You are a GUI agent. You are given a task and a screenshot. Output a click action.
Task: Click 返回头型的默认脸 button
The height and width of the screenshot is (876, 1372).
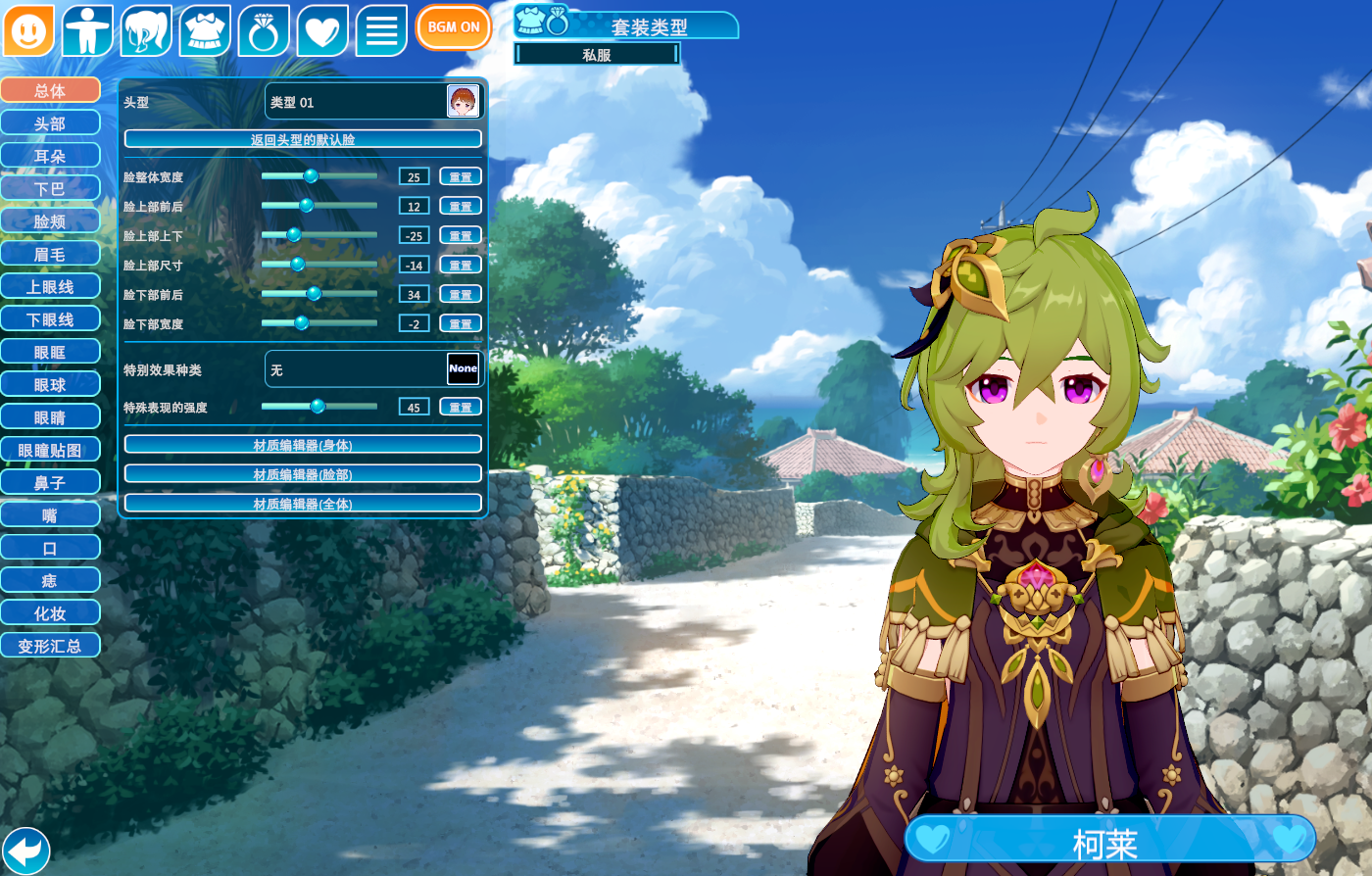pos(303,139)
